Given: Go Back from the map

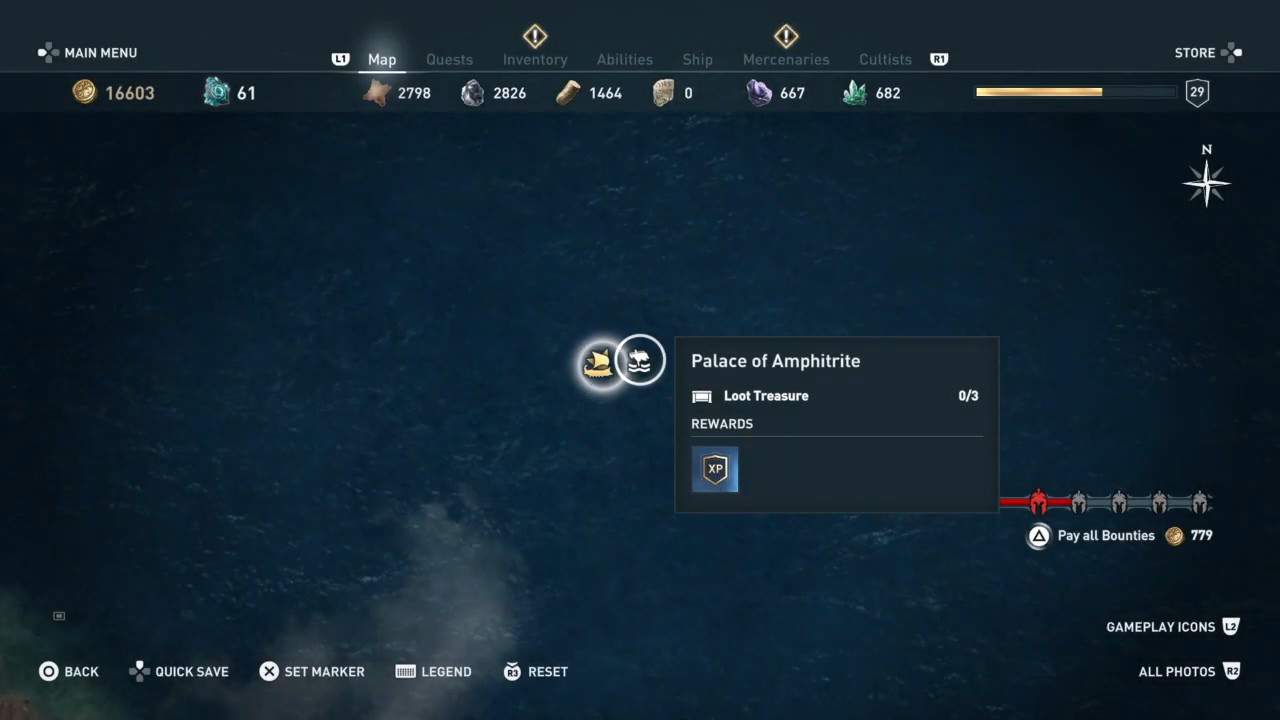Looking at the screenshot, I should [x=69, y=672].
